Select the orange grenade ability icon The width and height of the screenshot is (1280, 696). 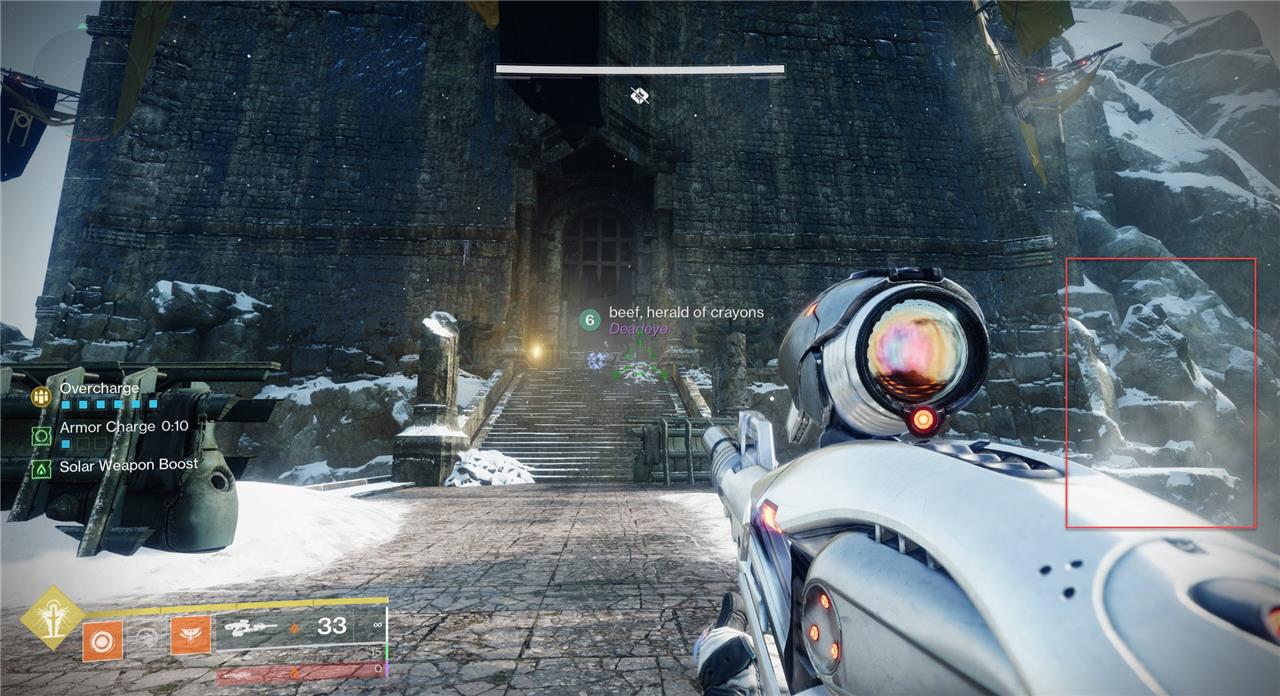102,640
